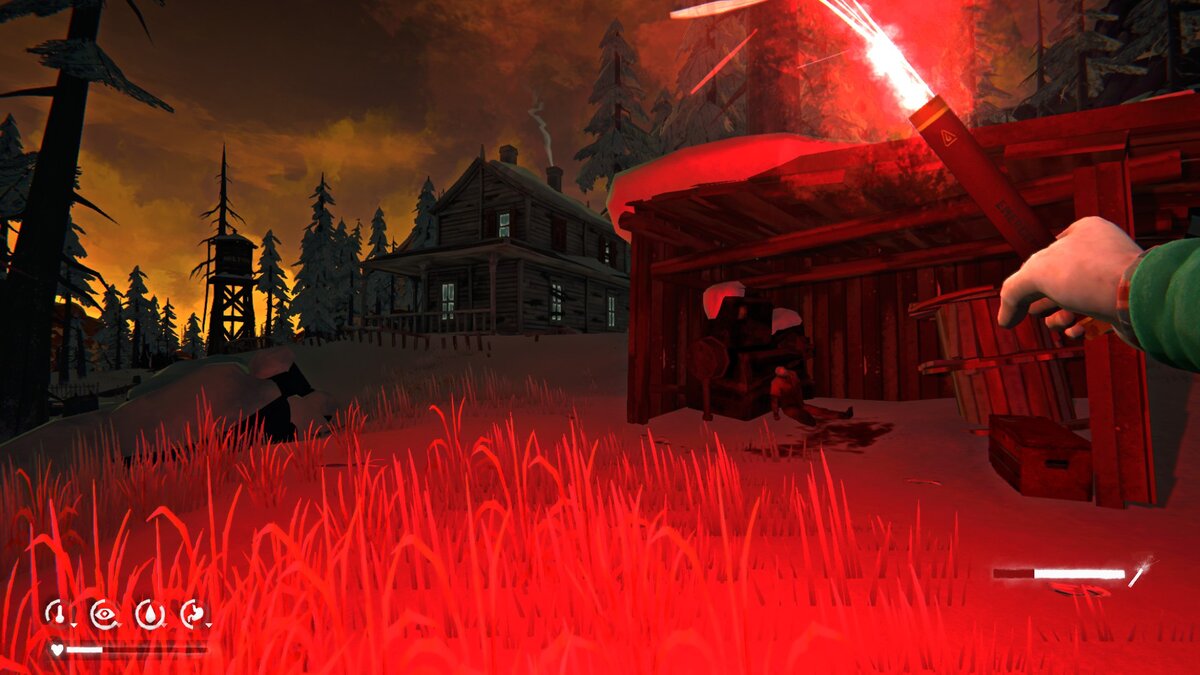The image size is (1200, 675).
Task: Open the stomach hunger status icon
Action: pyautogui.click(x=193, y=614)
